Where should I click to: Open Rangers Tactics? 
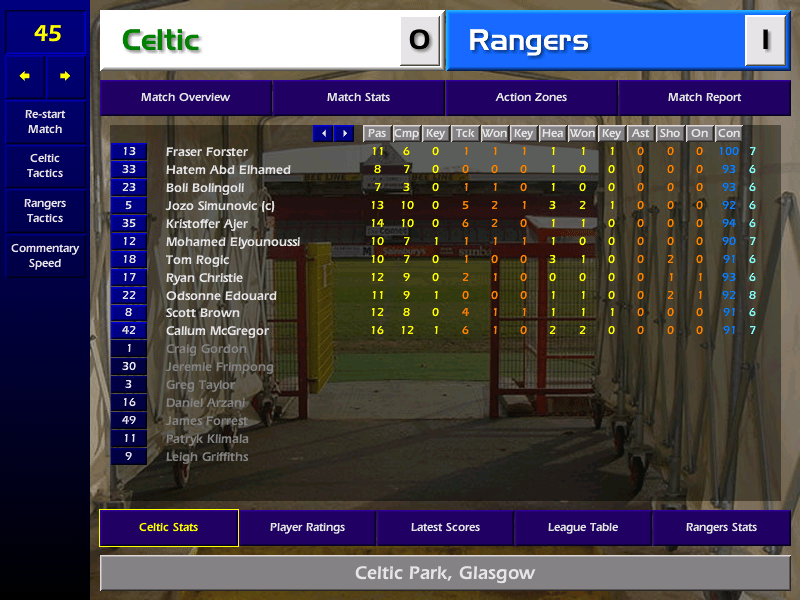point(45,211)
